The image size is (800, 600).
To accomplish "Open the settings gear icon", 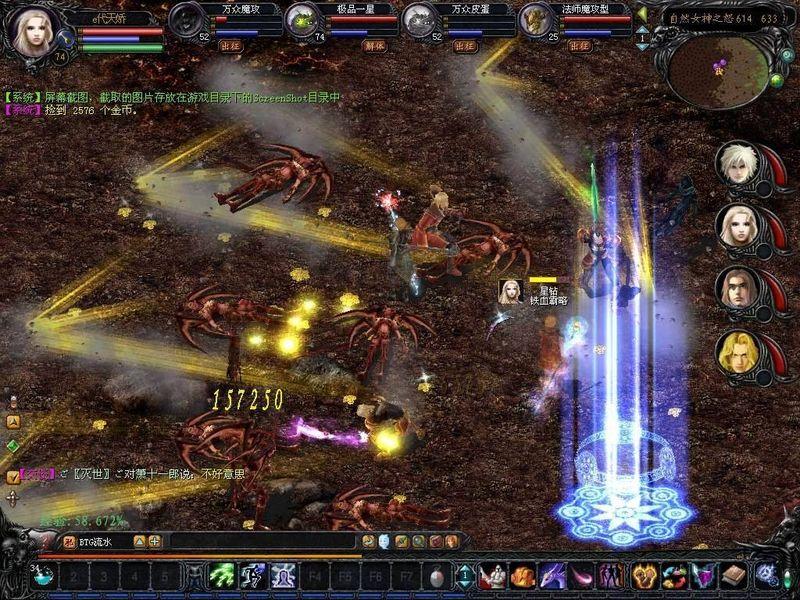I will point(767,576).
